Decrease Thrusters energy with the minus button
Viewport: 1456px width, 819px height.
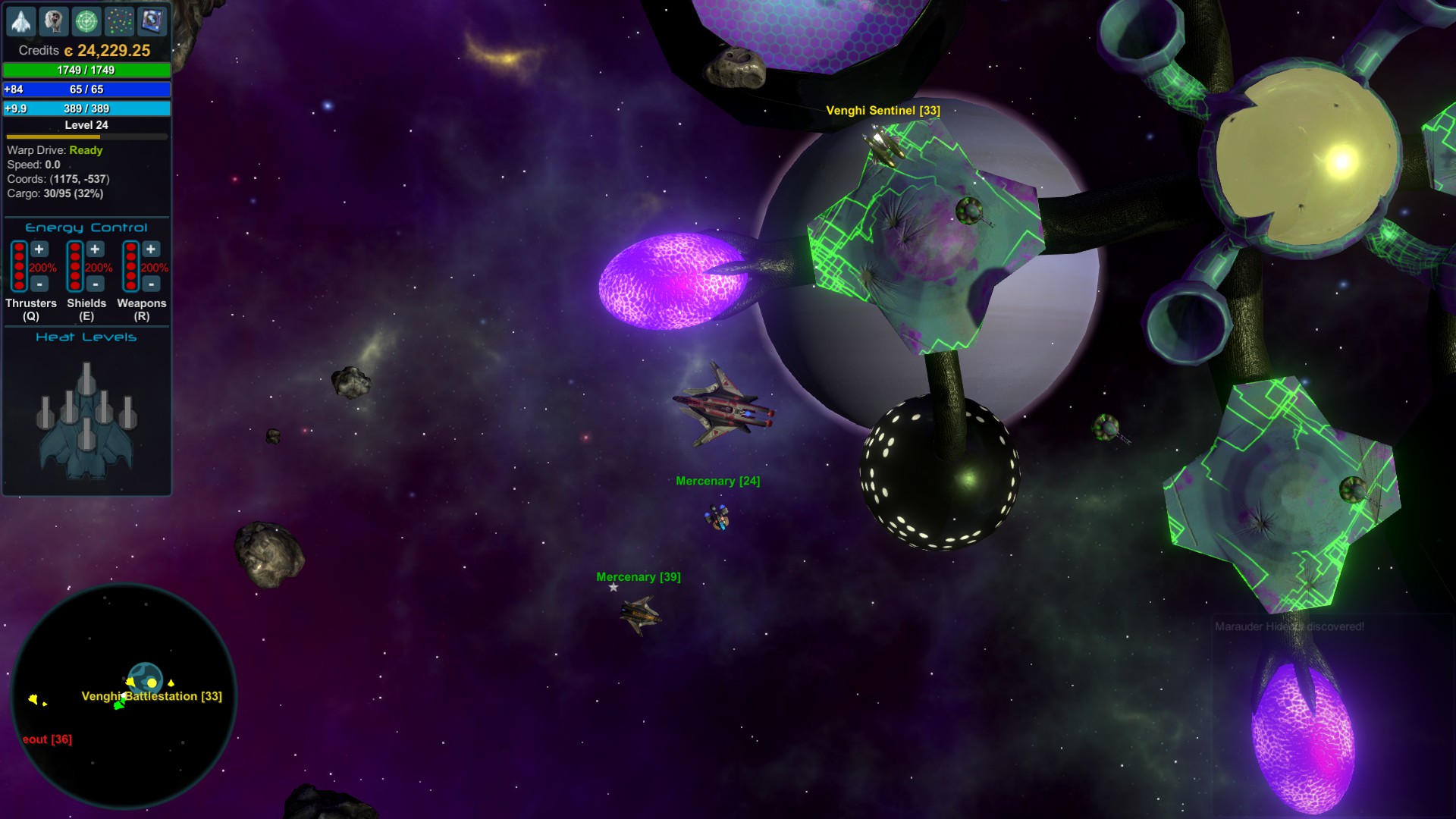pyautogui.click(x=39, y=284)
